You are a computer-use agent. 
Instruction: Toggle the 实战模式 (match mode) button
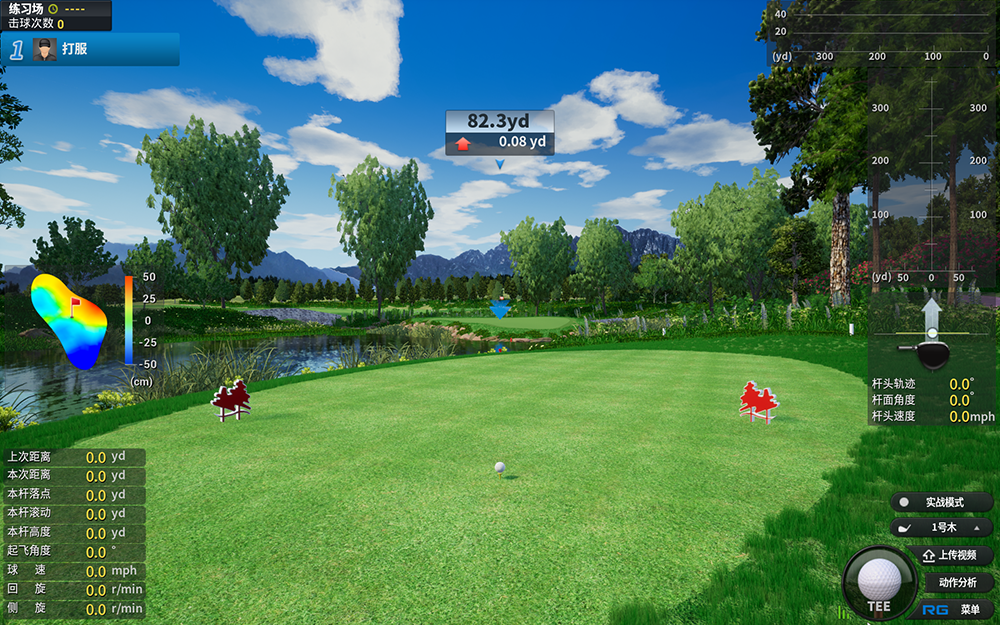pos(942,502)
